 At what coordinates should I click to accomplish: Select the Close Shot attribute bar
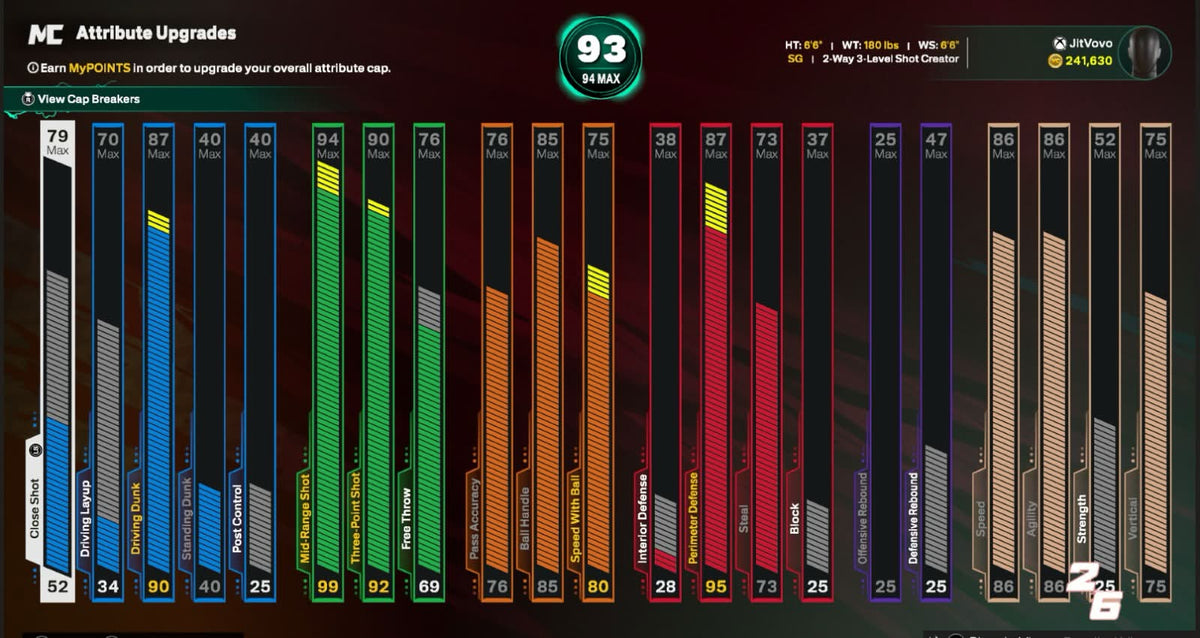57,360
